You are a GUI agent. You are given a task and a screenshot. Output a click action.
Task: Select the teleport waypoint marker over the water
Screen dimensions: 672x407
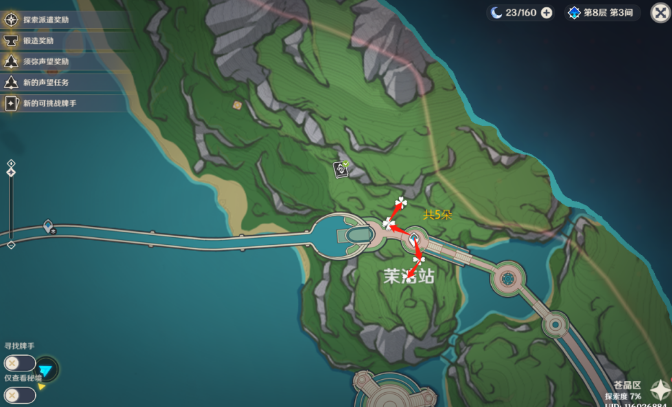pyautogui.click(x=48, y=228)
